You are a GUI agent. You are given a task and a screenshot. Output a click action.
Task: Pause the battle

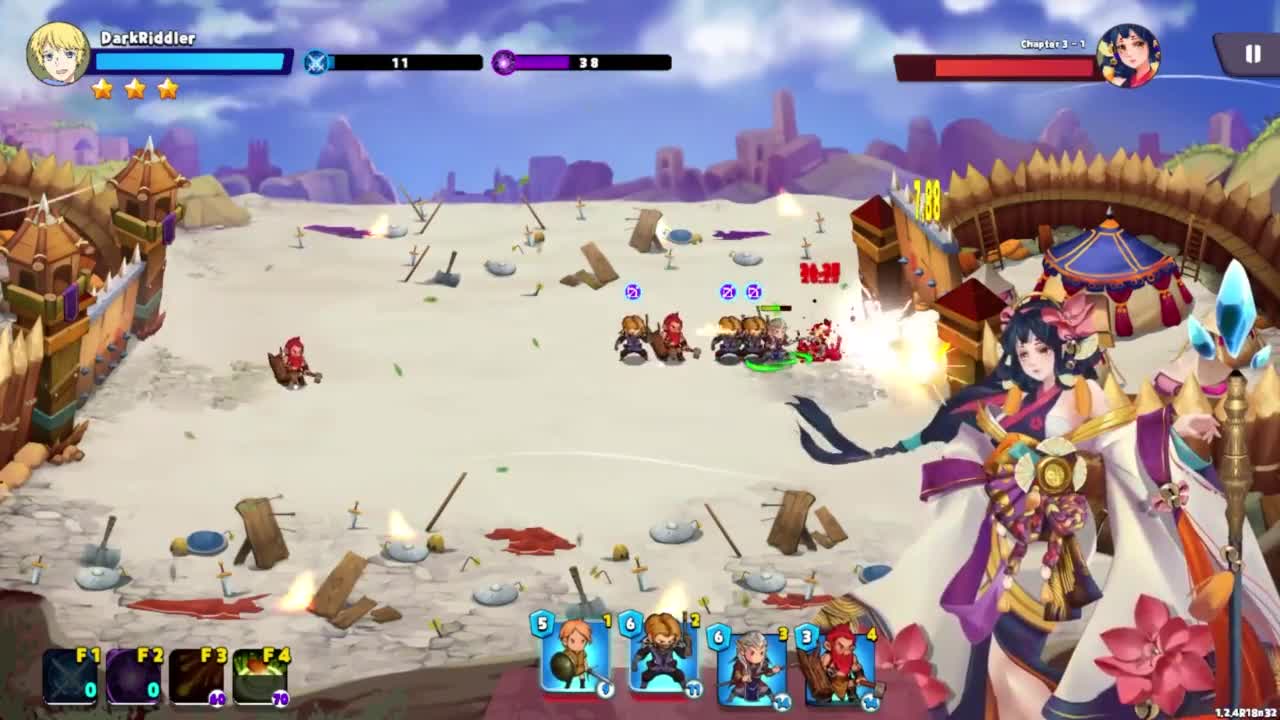[1251, 55]
